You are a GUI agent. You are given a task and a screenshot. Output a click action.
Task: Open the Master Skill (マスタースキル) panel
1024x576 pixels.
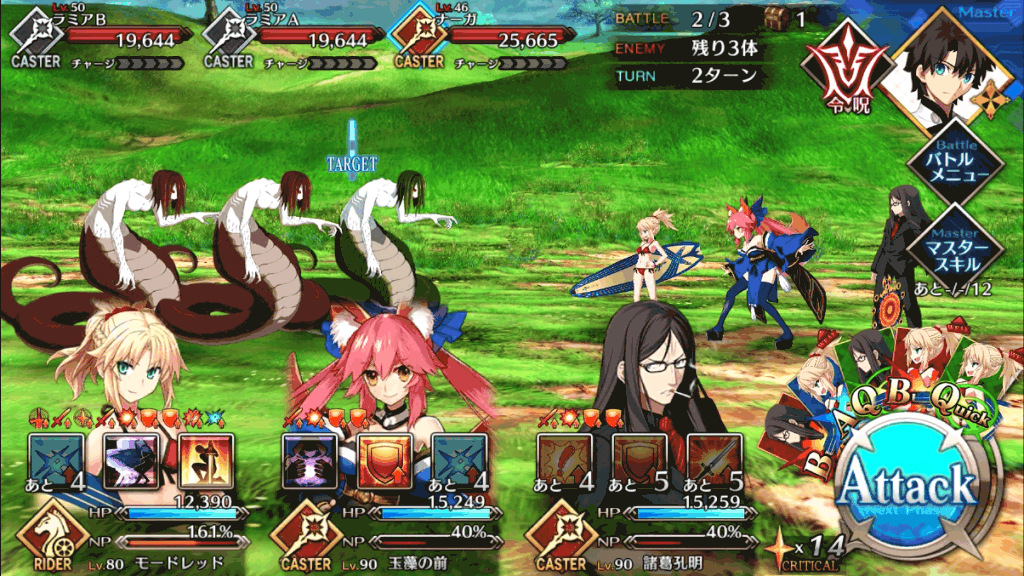[x=956, y=244]
